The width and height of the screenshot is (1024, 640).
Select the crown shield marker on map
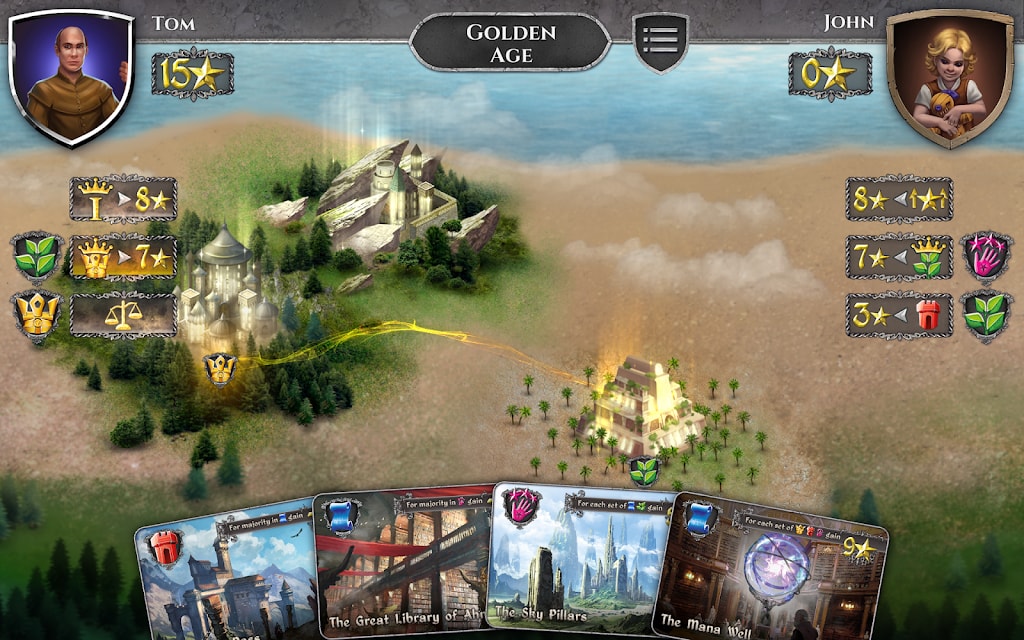(x=220, y=368)
